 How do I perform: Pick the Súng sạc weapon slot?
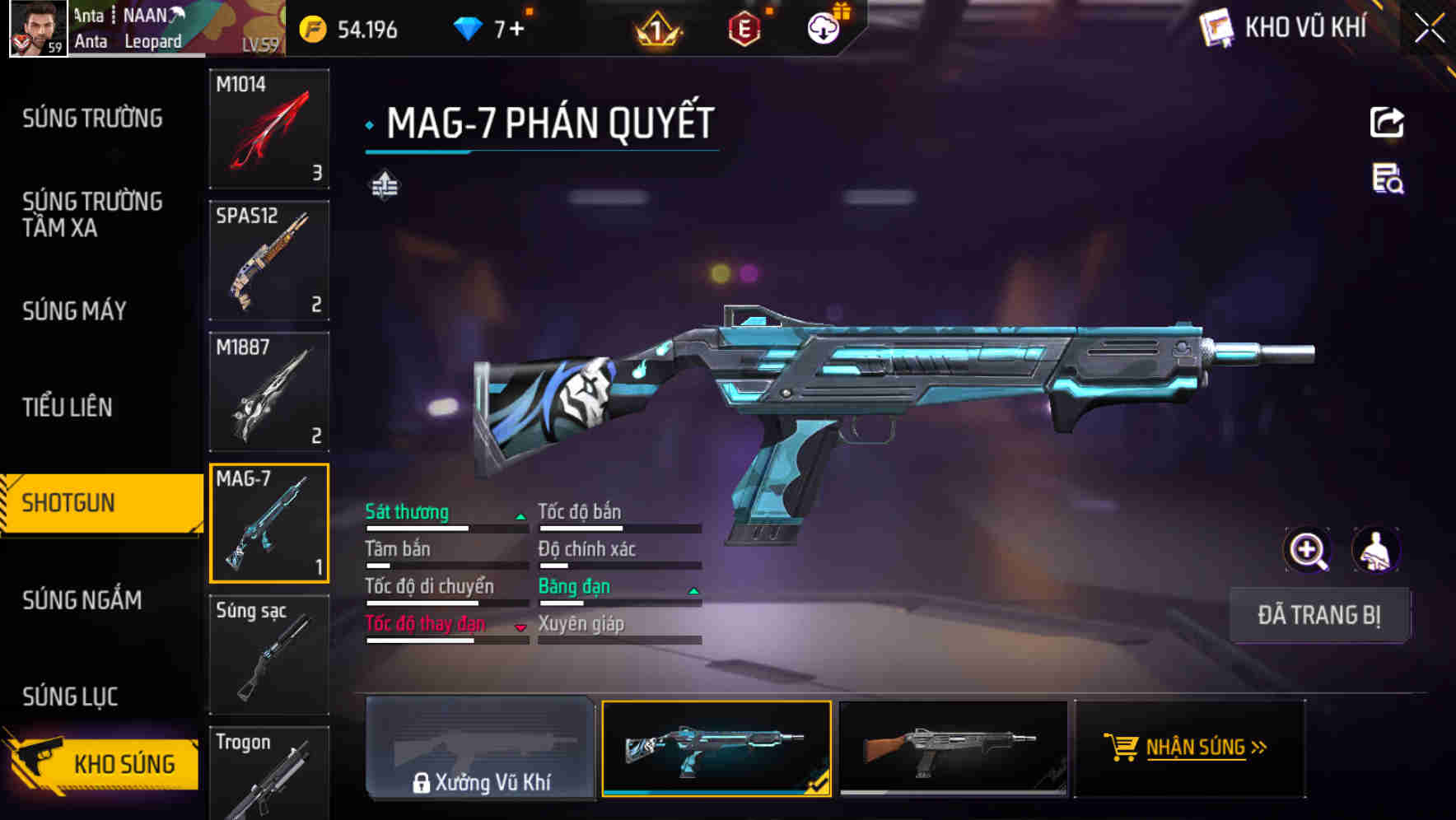[x=269, y=655]
